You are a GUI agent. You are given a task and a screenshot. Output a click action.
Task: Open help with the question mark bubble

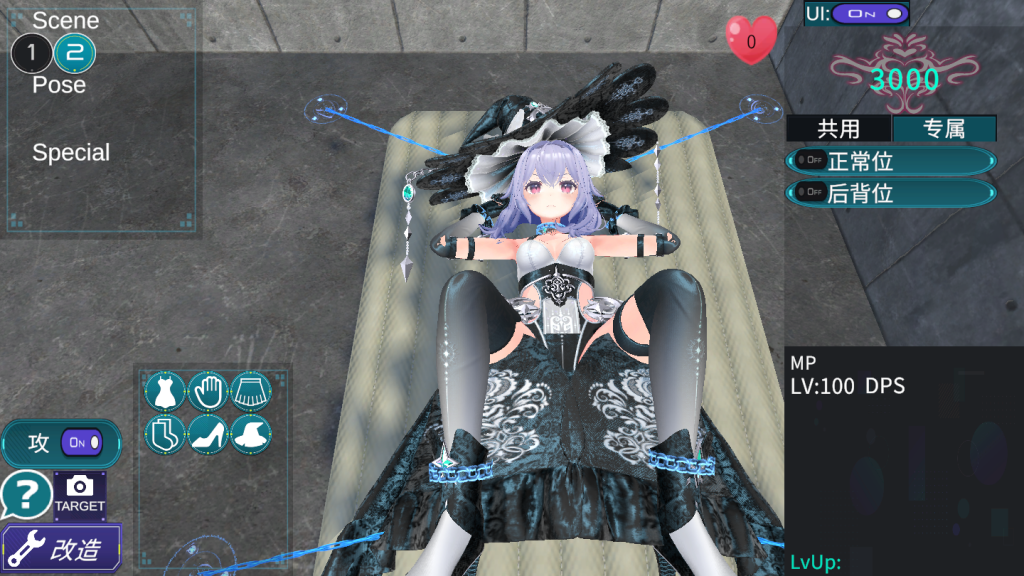(x=26, y=494)
